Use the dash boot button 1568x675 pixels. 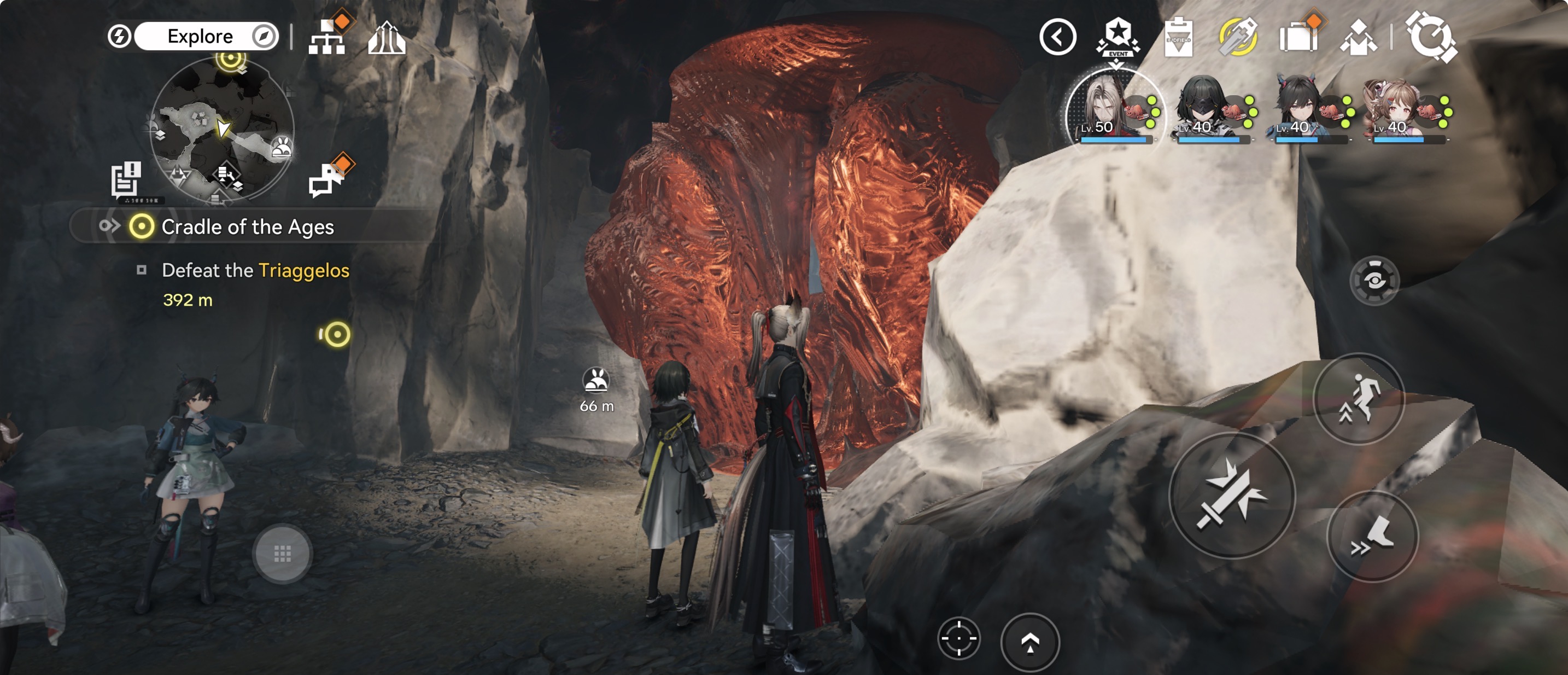tap(1372, 537)
